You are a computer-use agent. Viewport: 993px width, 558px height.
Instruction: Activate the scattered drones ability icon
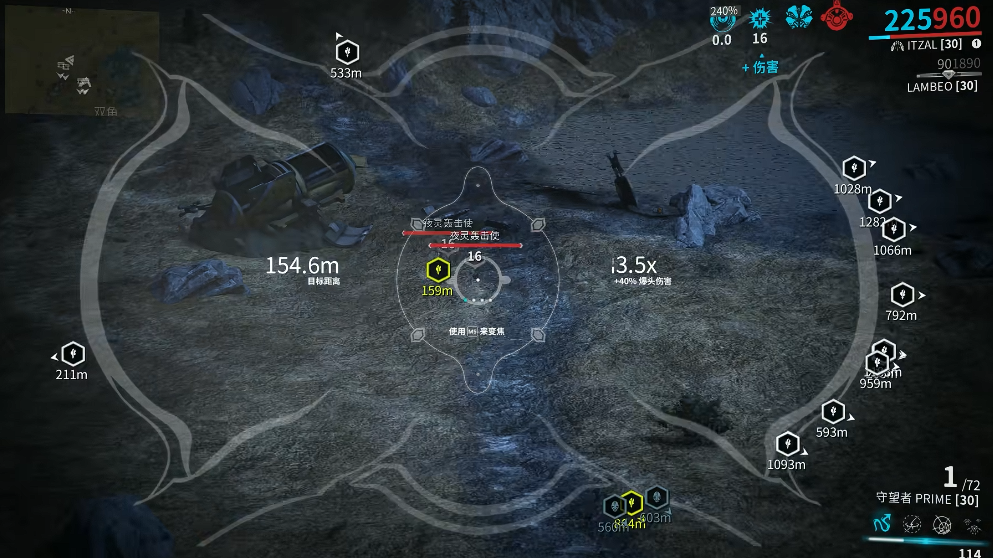pos(970,524)
